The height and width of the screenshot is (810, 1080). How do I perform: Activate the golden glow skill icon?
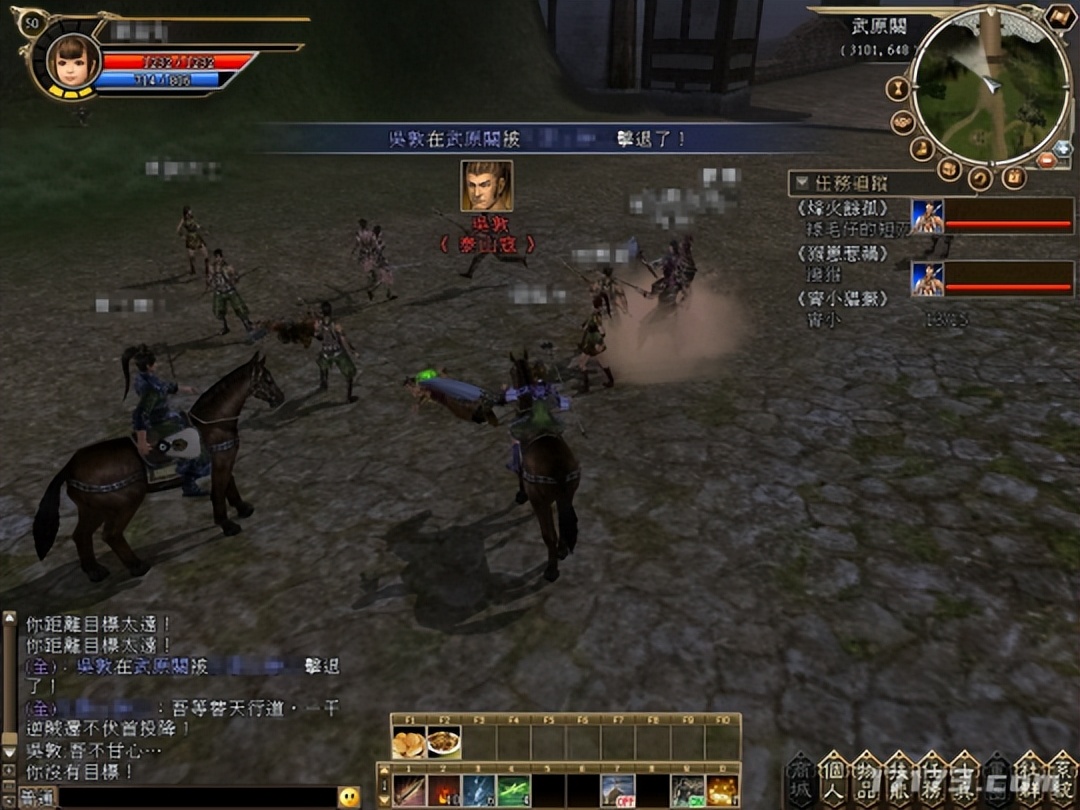(722, 791)
